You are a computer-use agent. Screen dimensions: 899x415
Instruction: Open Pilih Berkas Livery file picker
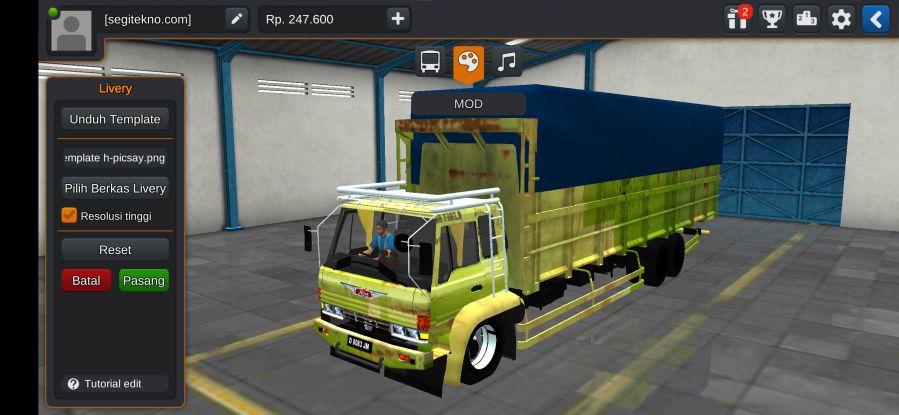point(114,188)
